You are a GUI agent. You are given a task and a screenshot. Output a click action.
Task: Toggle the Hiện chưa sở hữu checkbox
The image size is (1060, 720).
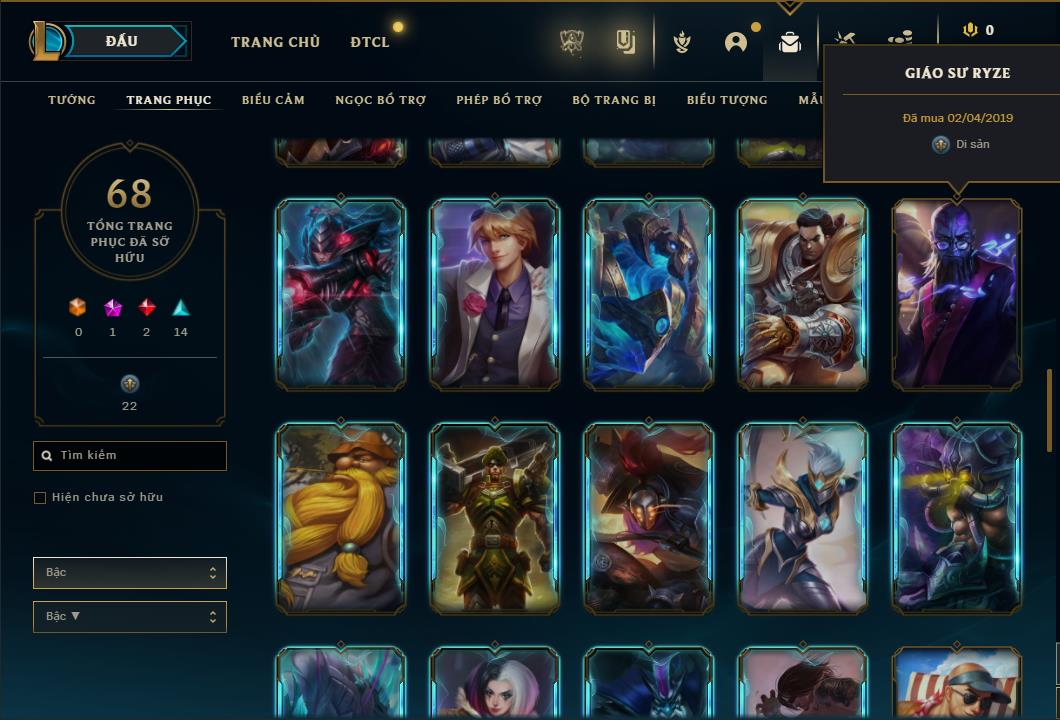40,498
